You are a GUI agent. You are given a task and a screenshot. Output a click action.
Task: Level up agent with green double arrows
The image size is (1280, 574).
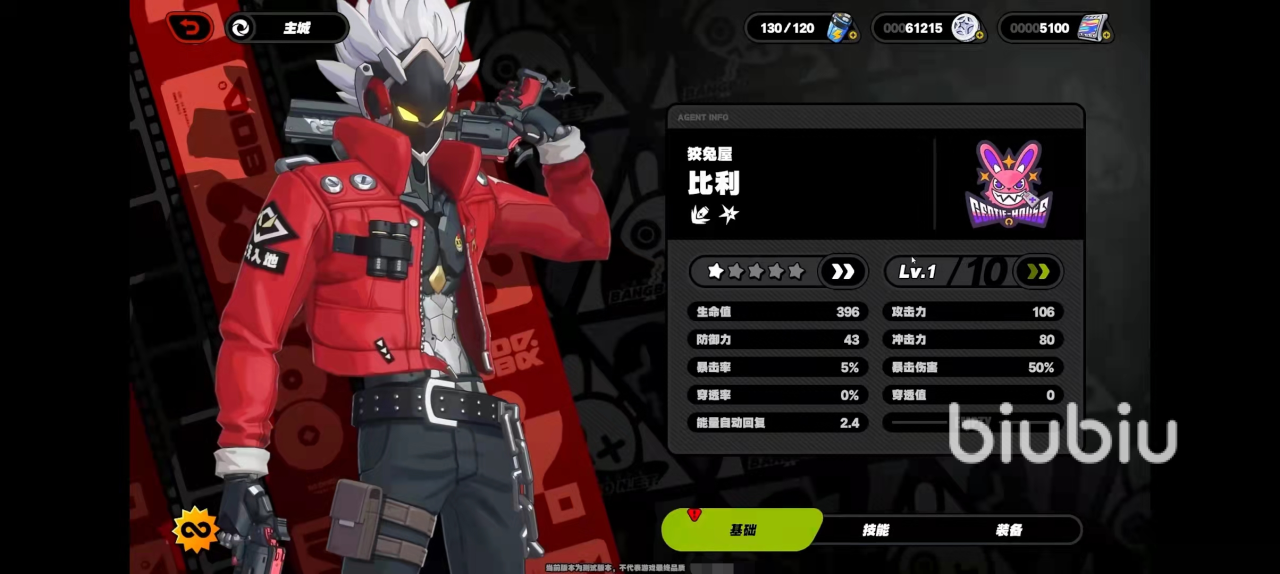point(1038,271)
